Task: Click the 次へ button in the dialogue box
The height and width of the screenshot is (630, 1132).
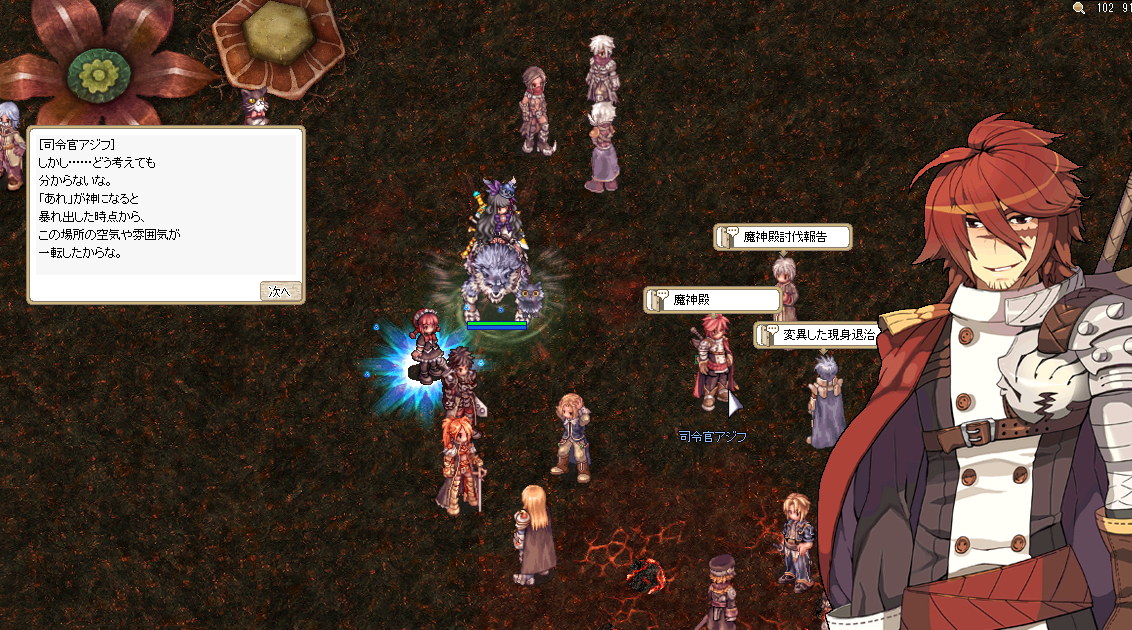Action: pos(281,291)
